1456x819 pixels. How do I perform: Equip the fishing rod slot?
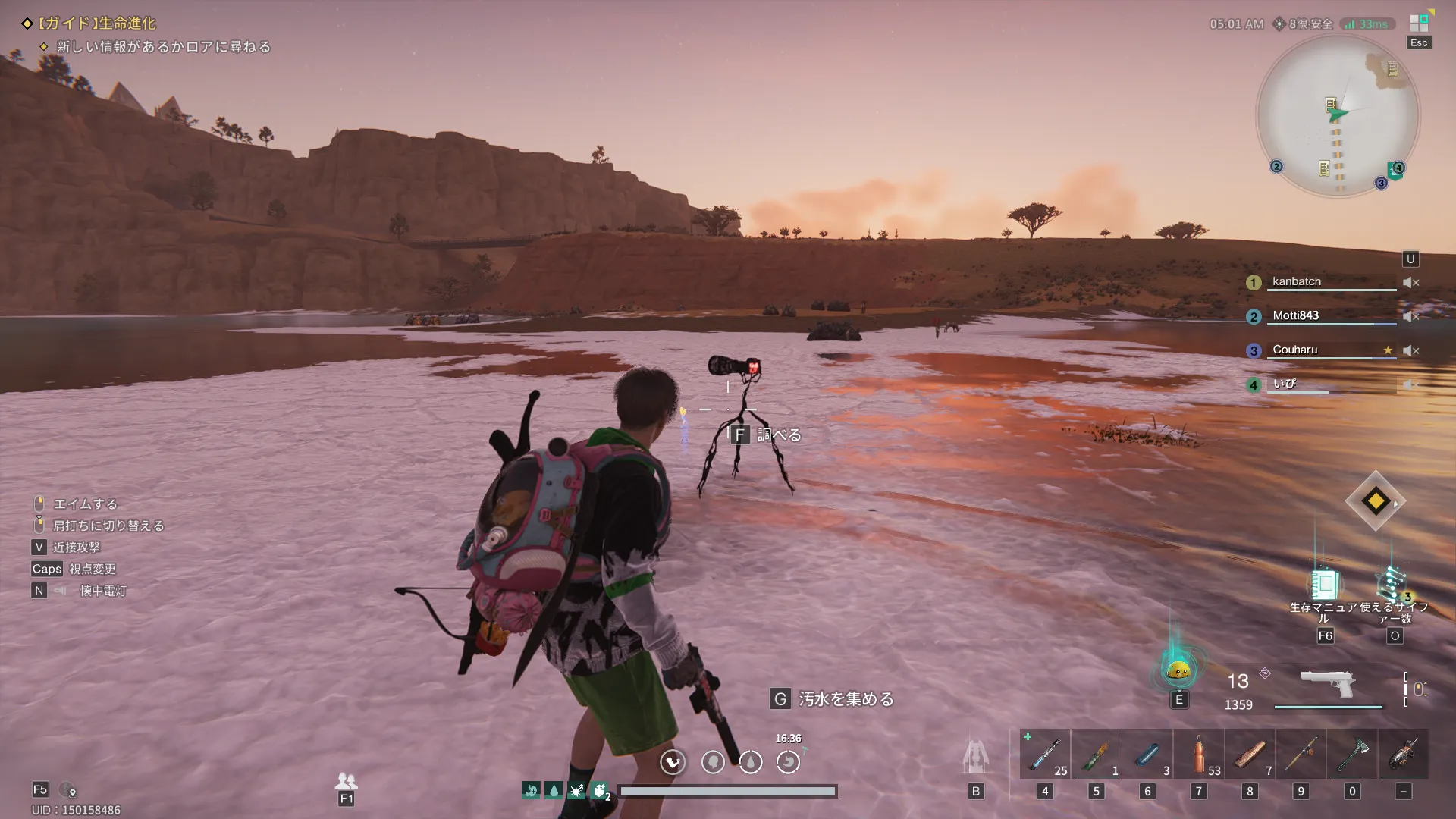tap(1301, 755)
